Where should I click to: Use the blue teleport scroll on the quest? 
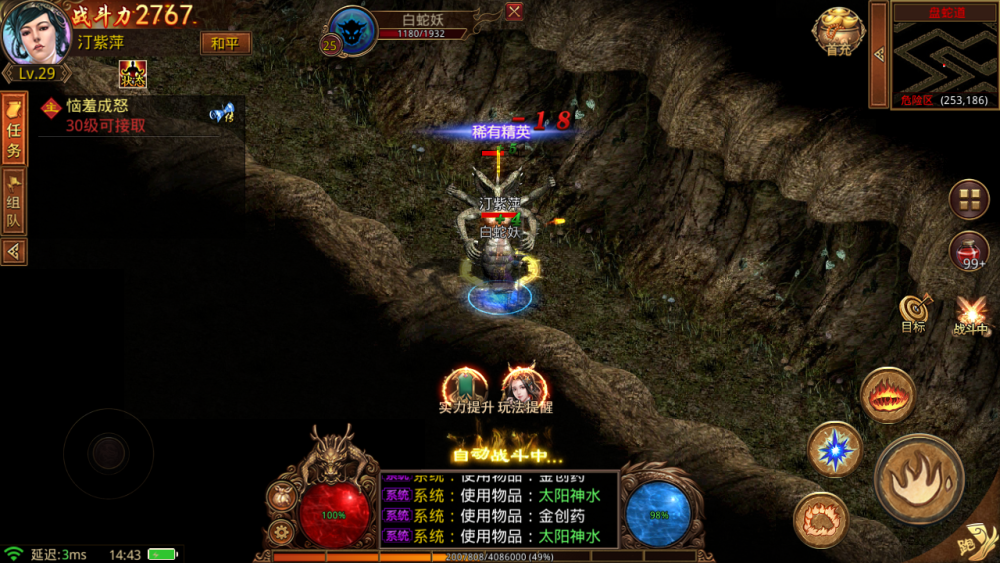pyautogui.click(x=222, y=114)
